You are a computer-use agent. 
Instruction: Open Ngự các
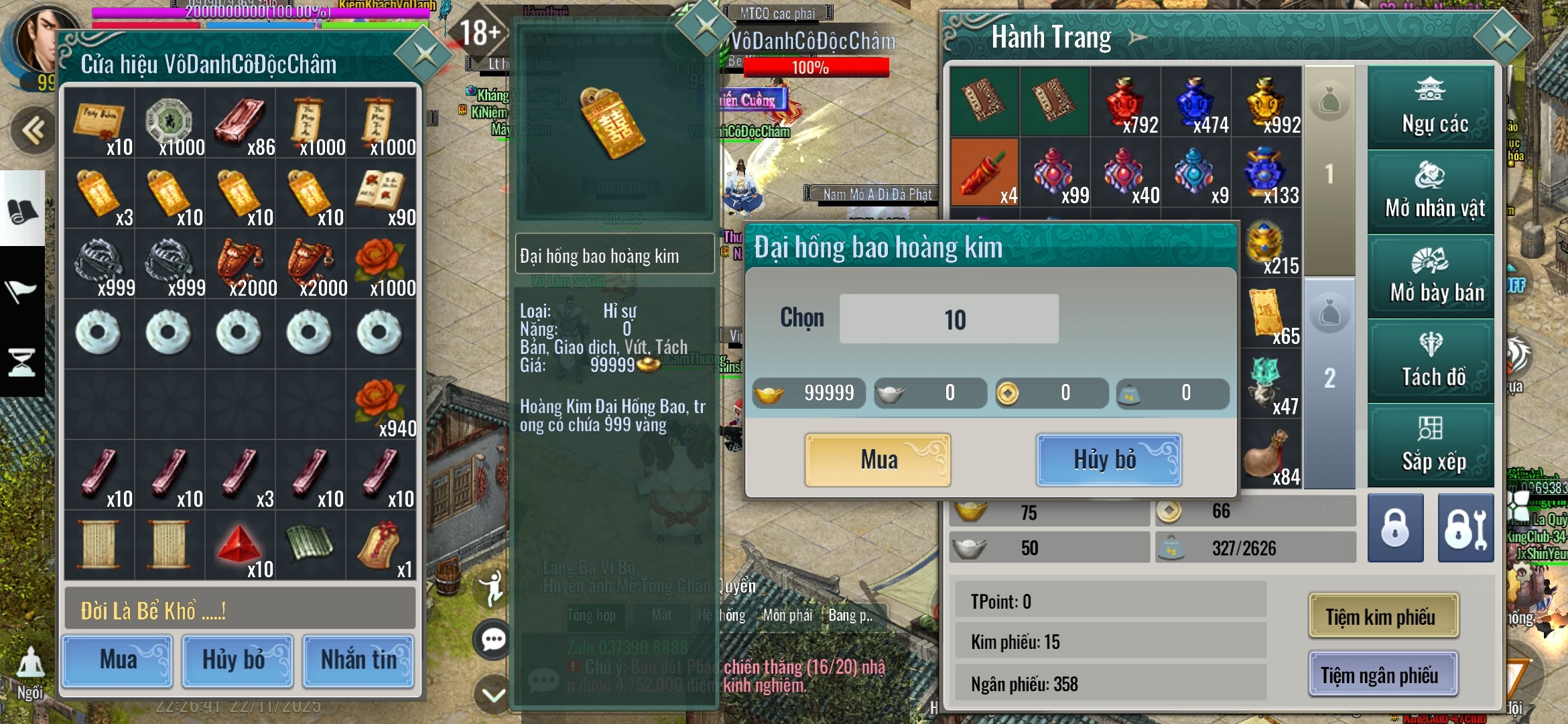[x=1431, y=109]
